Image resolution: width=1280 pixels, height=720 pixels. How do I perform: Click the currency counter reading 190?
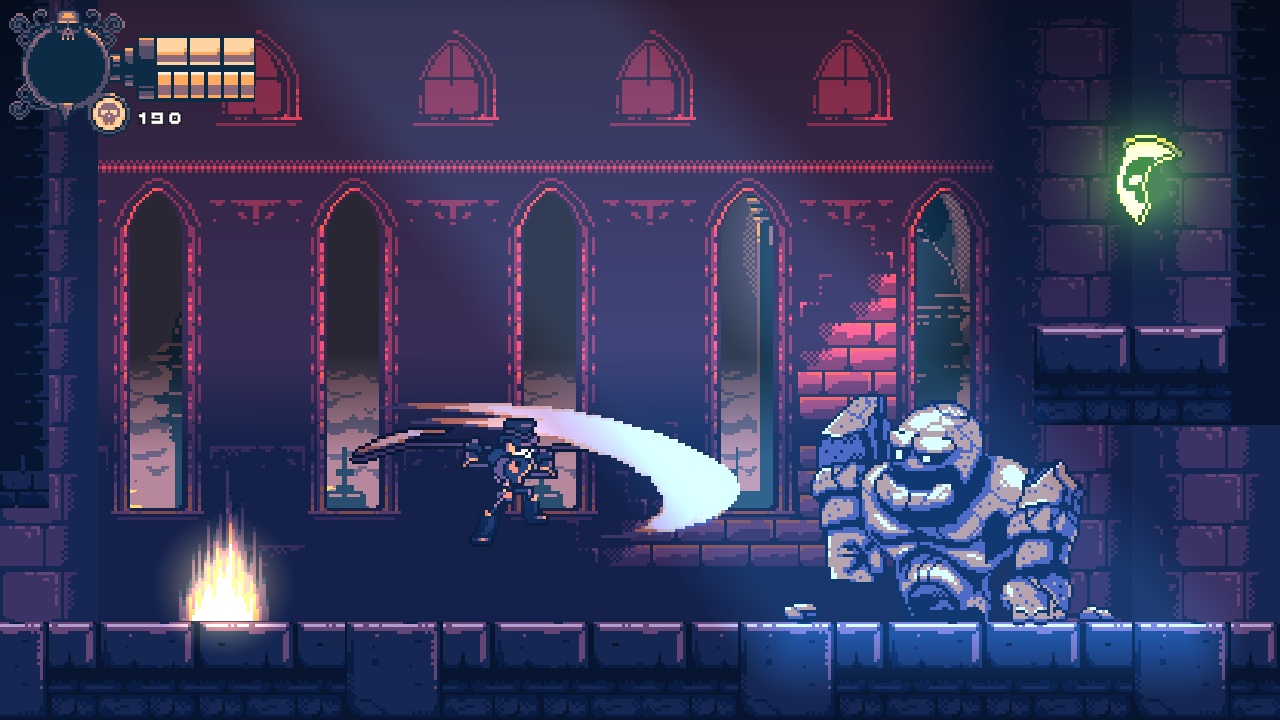160,116
